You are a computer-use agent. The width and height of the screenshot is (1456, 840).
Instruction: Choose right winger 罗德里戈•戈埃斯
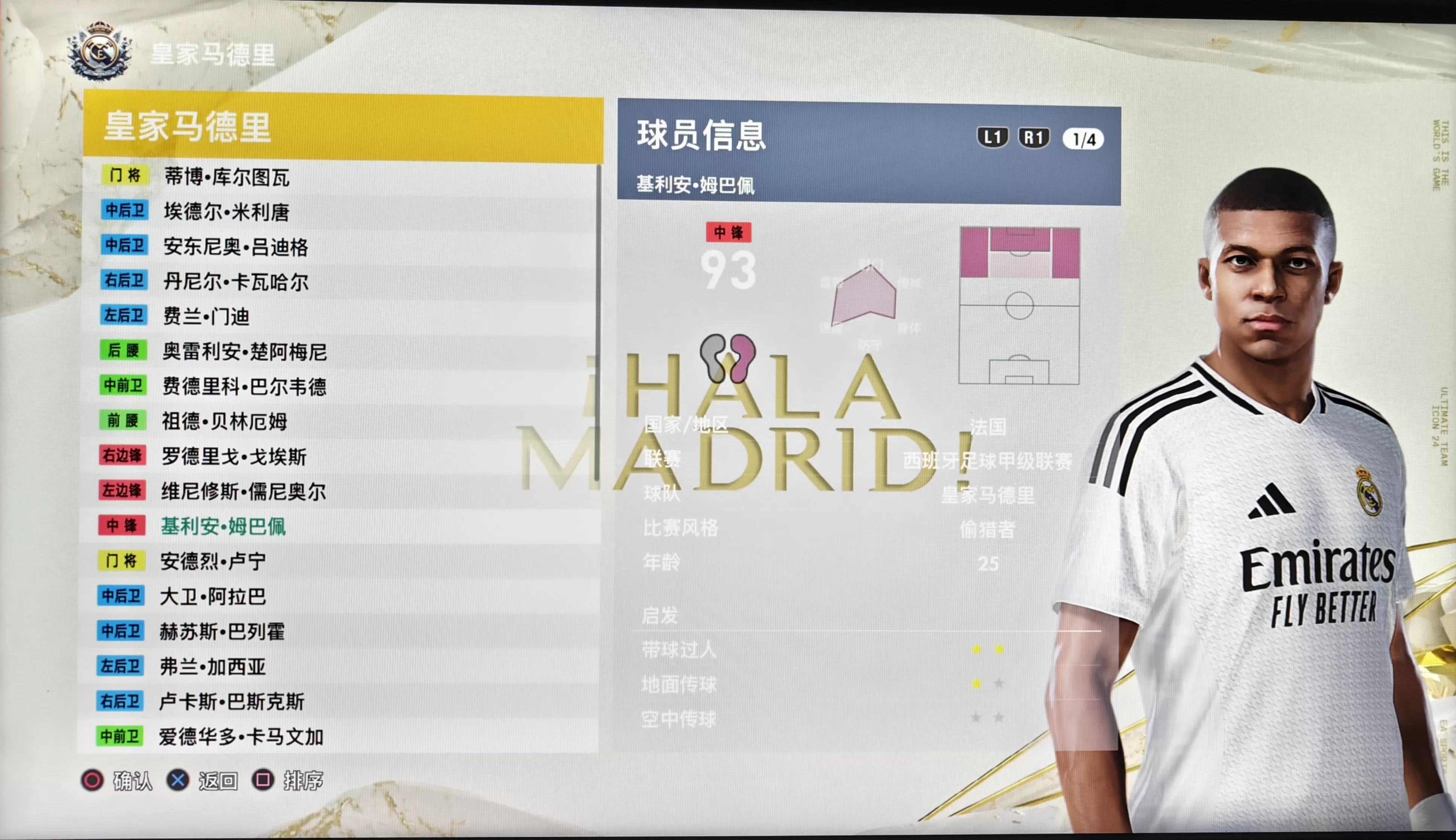point(233,457)
